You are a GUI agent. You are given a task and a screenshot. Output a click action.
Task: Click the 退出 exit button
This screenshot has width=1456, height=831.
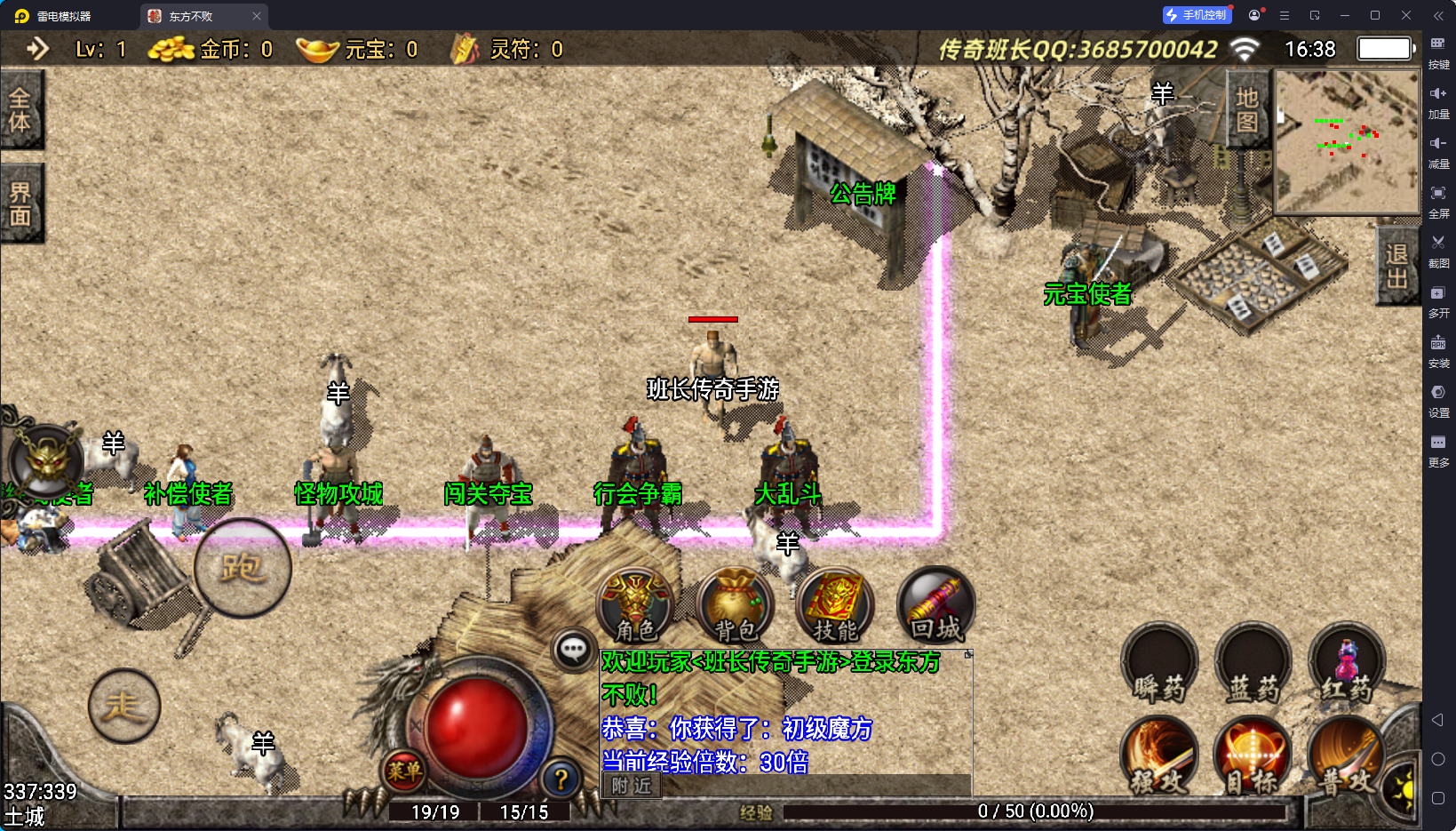tap(1396, 266)
